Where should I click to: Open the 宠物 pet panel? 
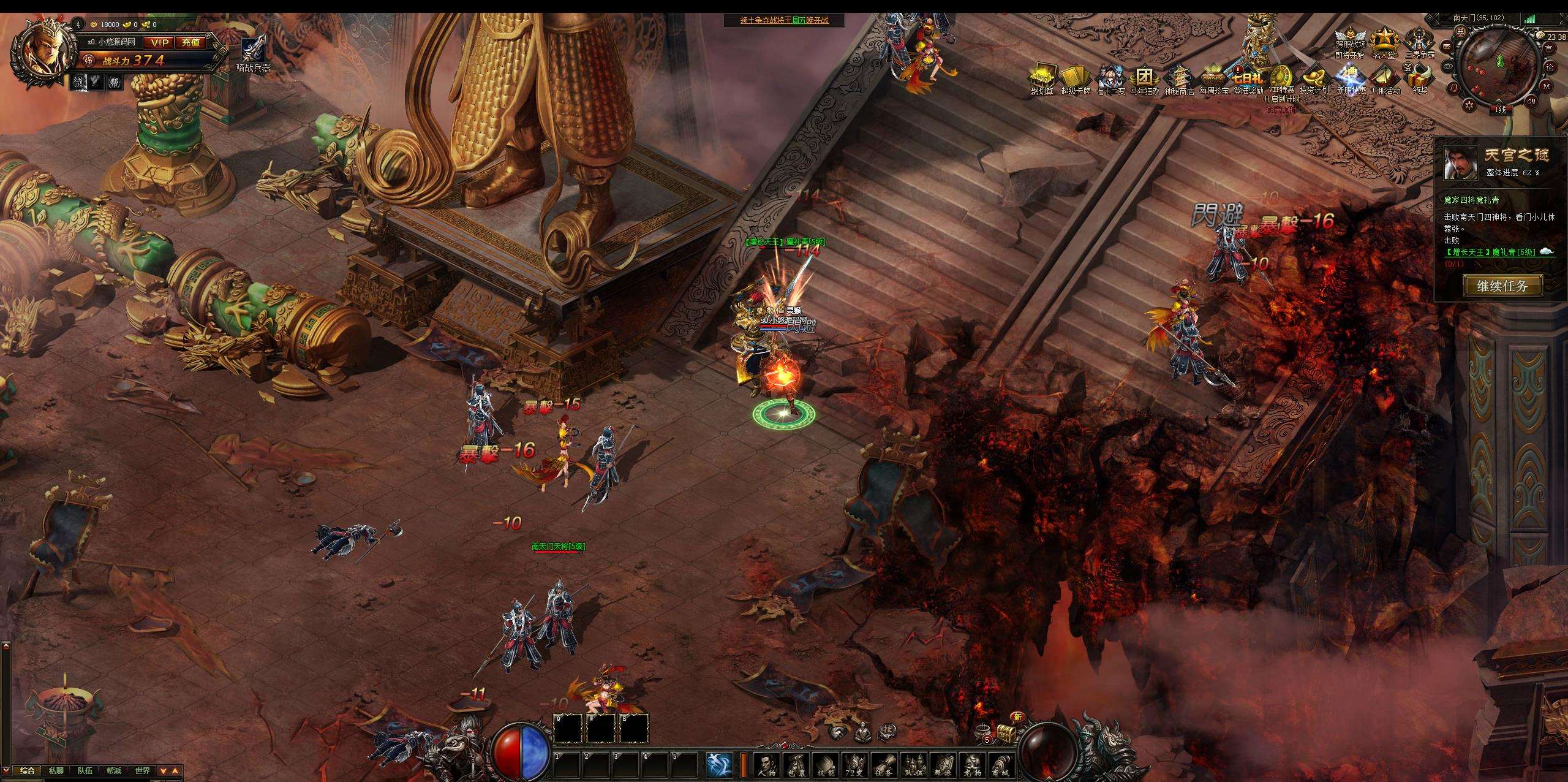[973, 764]
